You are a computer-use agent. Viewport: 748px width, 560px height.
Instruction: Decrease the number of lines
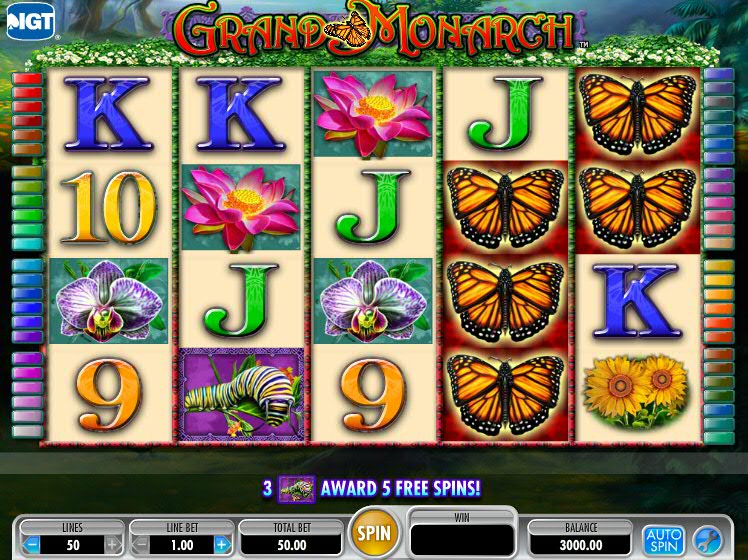coord(32,544)
